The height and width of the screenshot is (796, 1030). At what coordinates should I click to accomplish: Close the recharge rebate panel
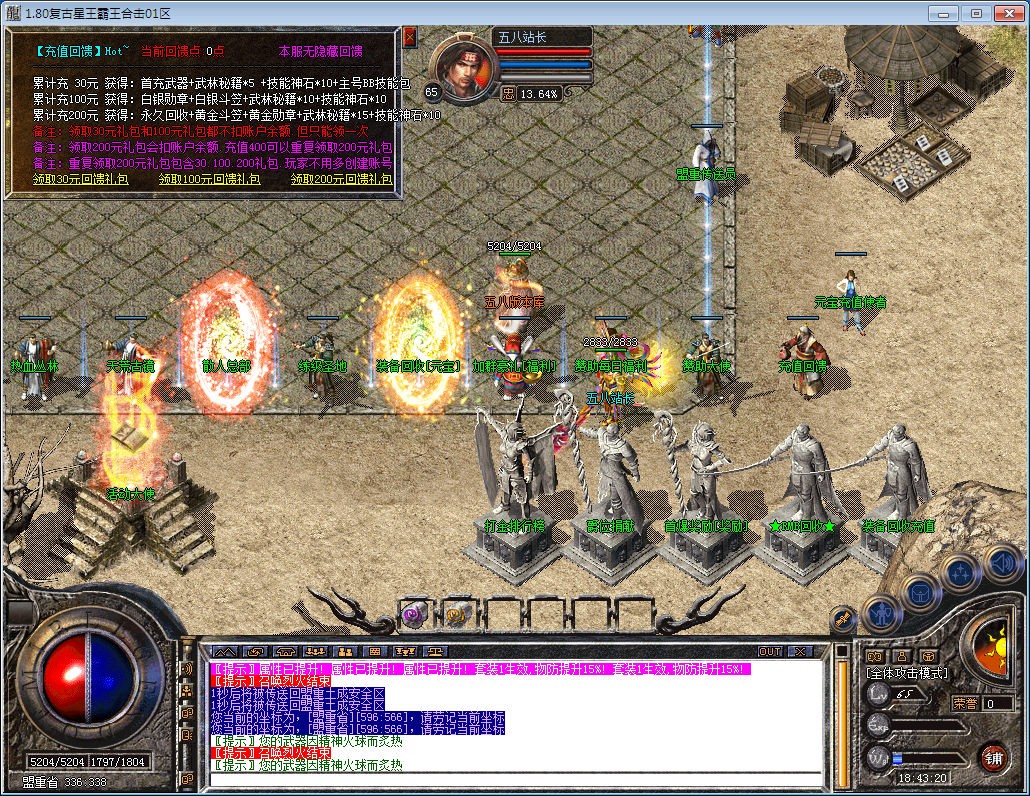(x=410, y=36)
